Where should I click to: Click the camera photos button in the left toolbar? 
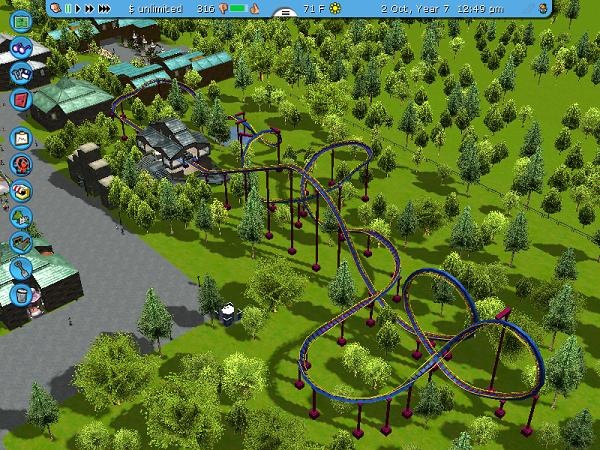[21, 72]
